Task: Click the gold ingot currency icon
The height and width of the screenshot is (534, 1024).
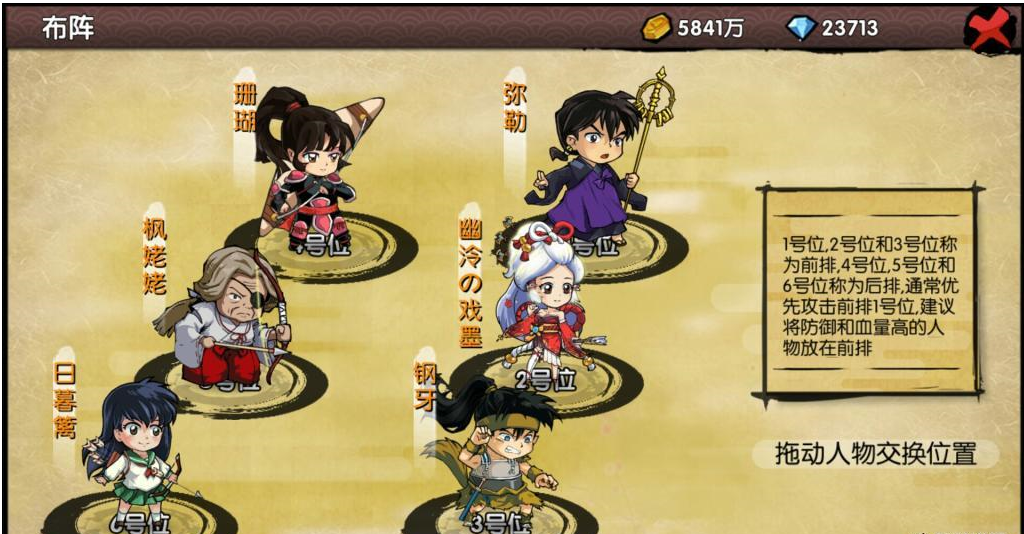Action: (656, 28)
